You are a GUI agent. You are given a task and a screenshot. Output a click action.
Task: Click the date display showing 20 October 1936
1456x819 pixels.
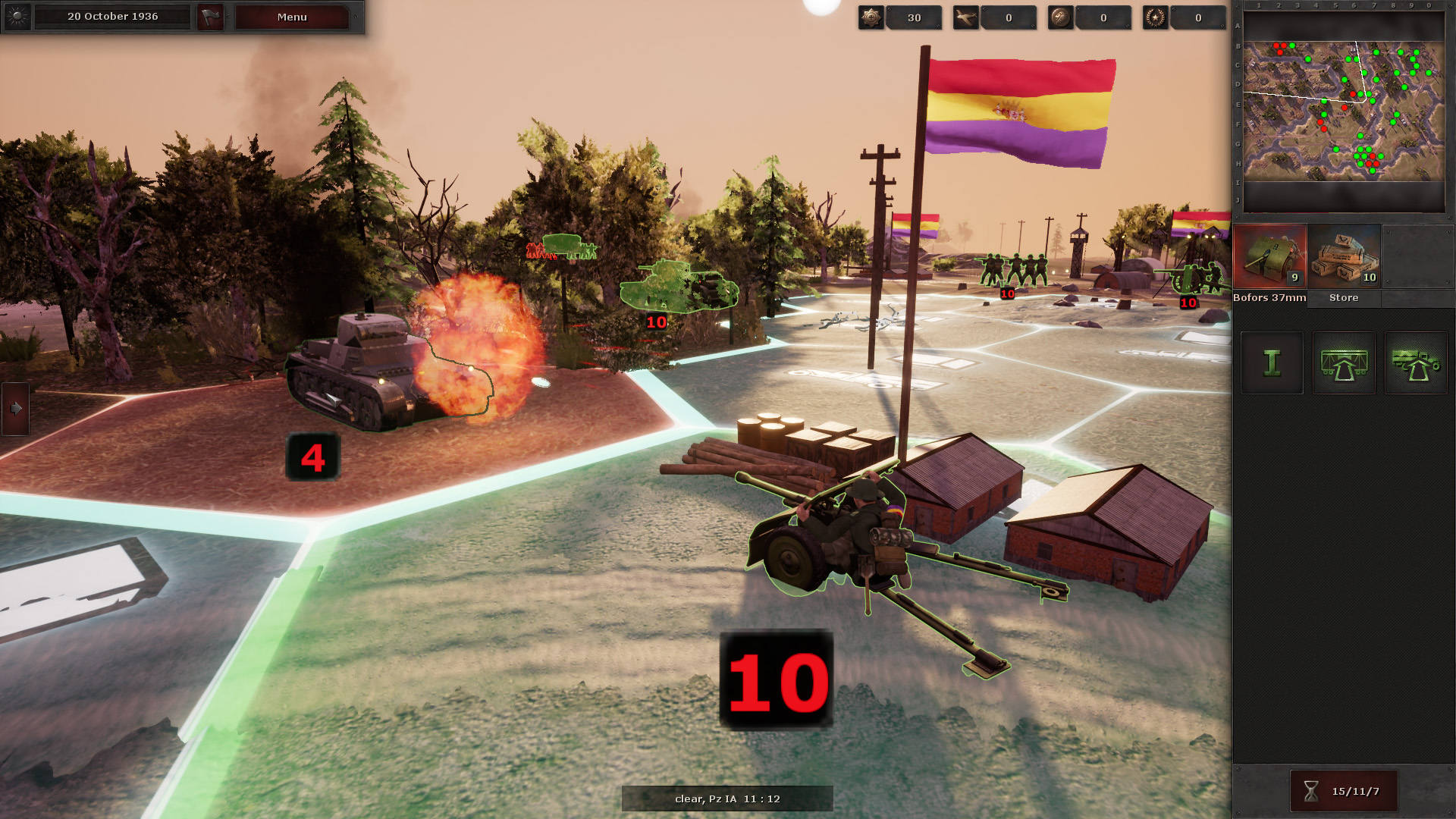[x=111, y=16]
